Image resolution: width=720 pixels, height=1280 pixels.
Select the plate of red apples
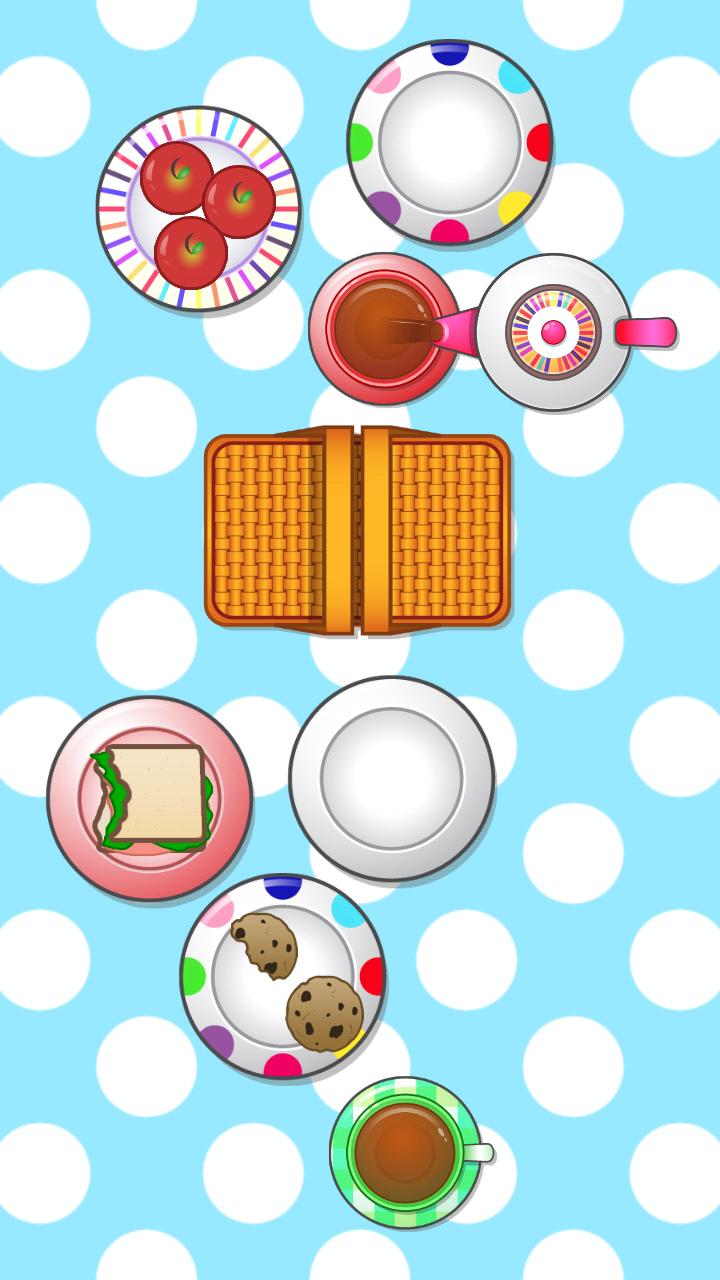(x=199, y=208)
